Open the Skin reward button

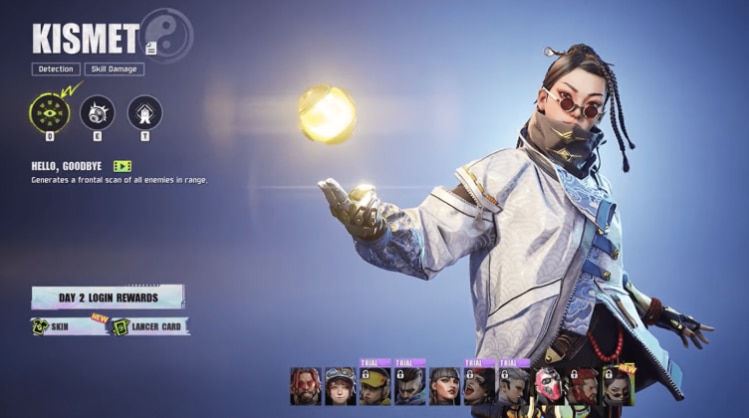pyautogui.click(x=69, y=327)
